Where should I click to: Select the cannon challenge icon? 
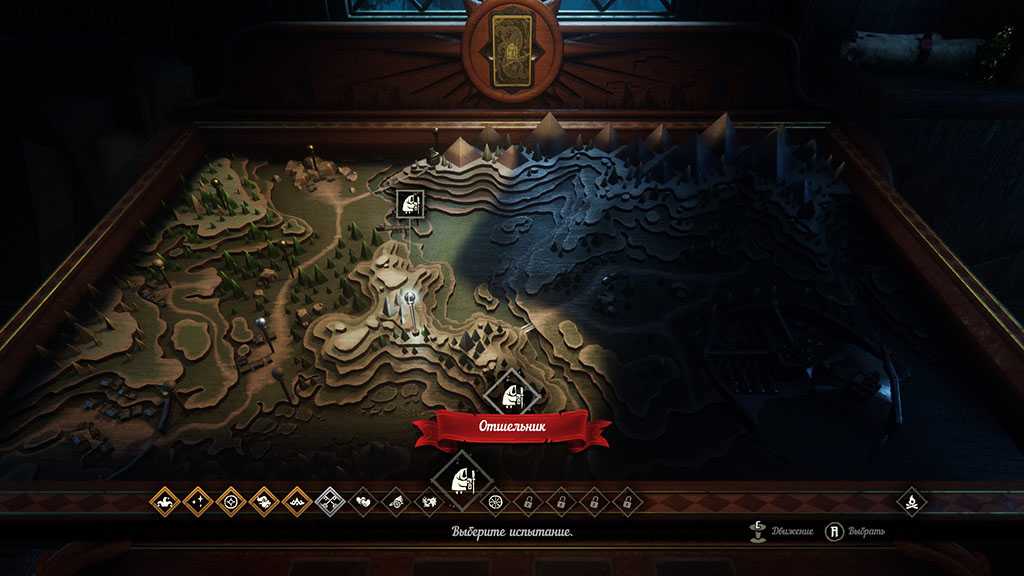click(396, 500)
